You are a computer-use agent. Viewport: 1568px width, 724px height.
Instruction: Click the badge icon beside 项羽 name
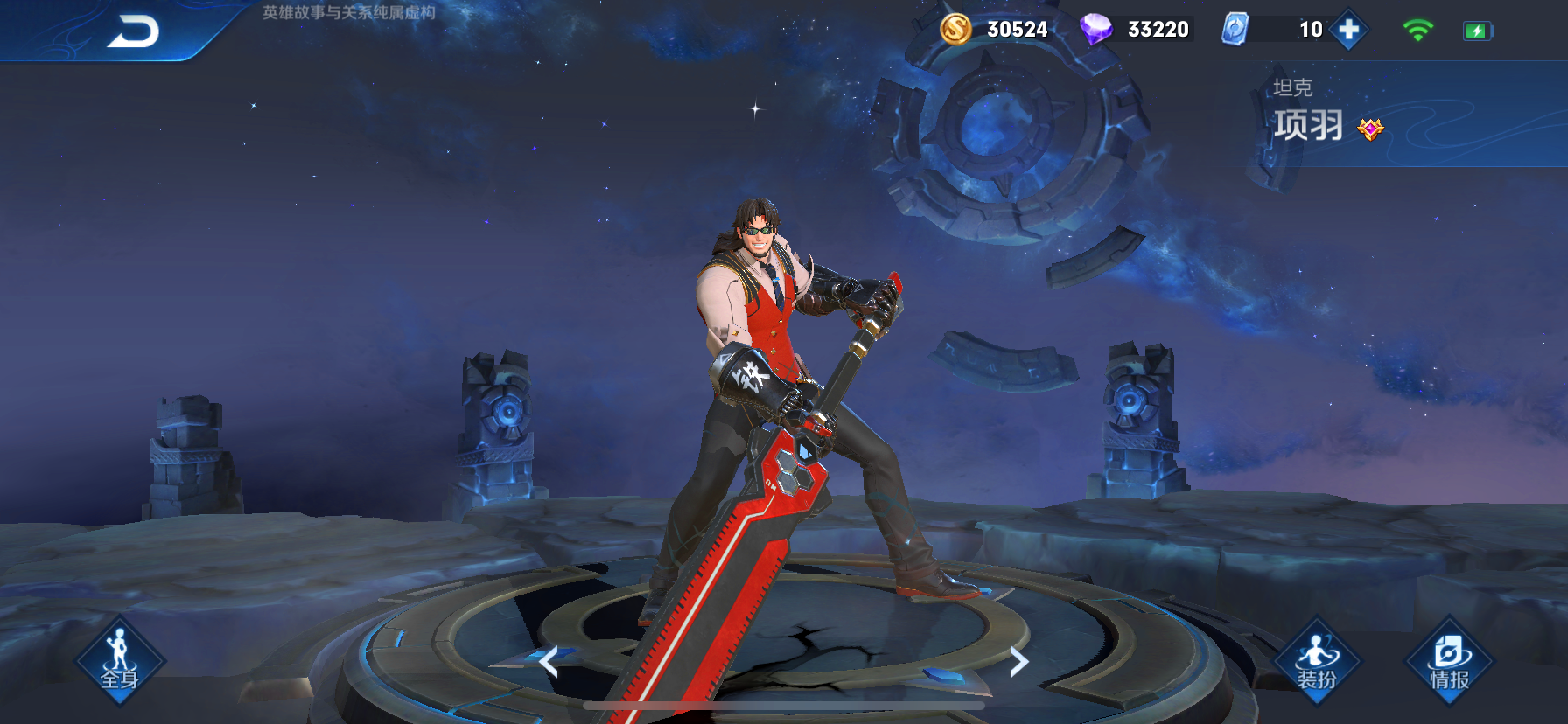click(1370, 129)
